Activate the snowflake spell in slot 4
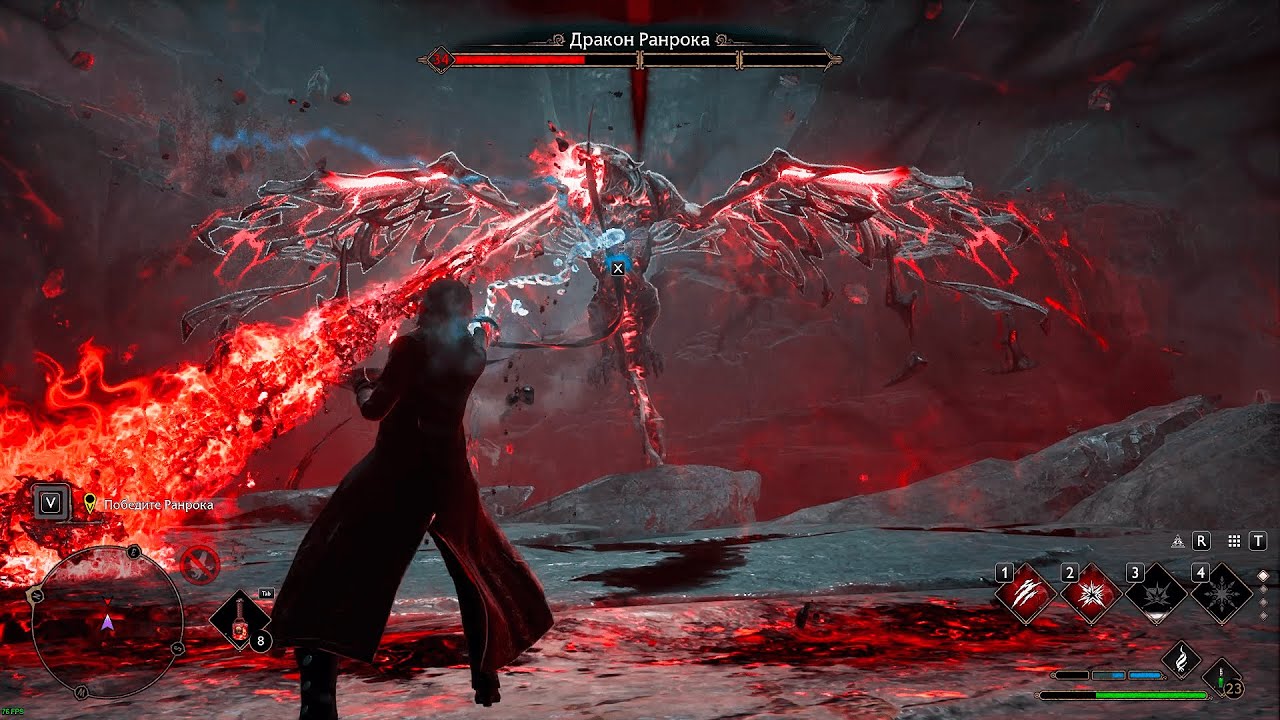The width and height of the screenshot is (1280, 720). [x=1221, y=595]
